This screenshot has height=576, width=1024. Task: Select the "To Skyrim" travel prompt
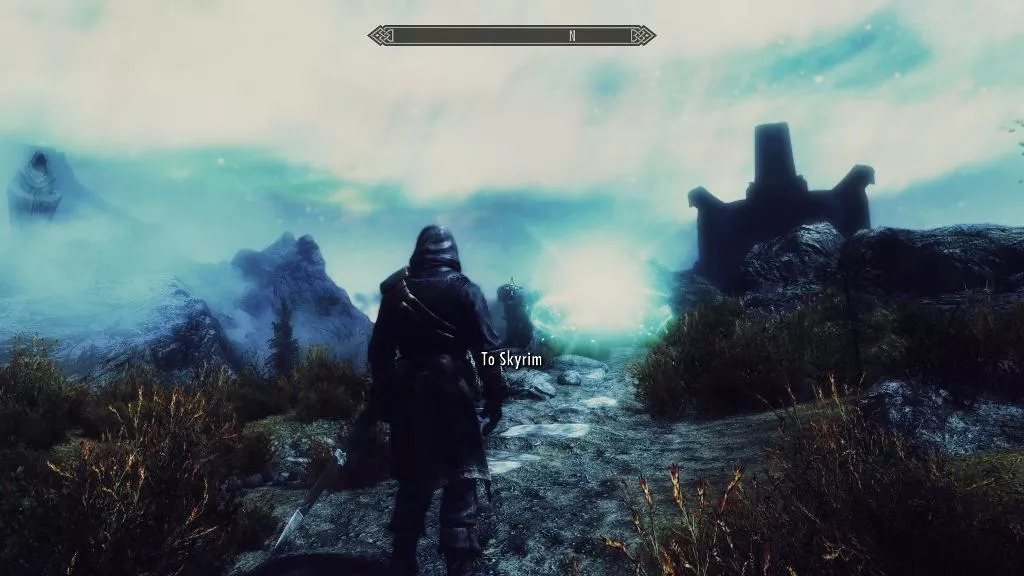point(513,358)
